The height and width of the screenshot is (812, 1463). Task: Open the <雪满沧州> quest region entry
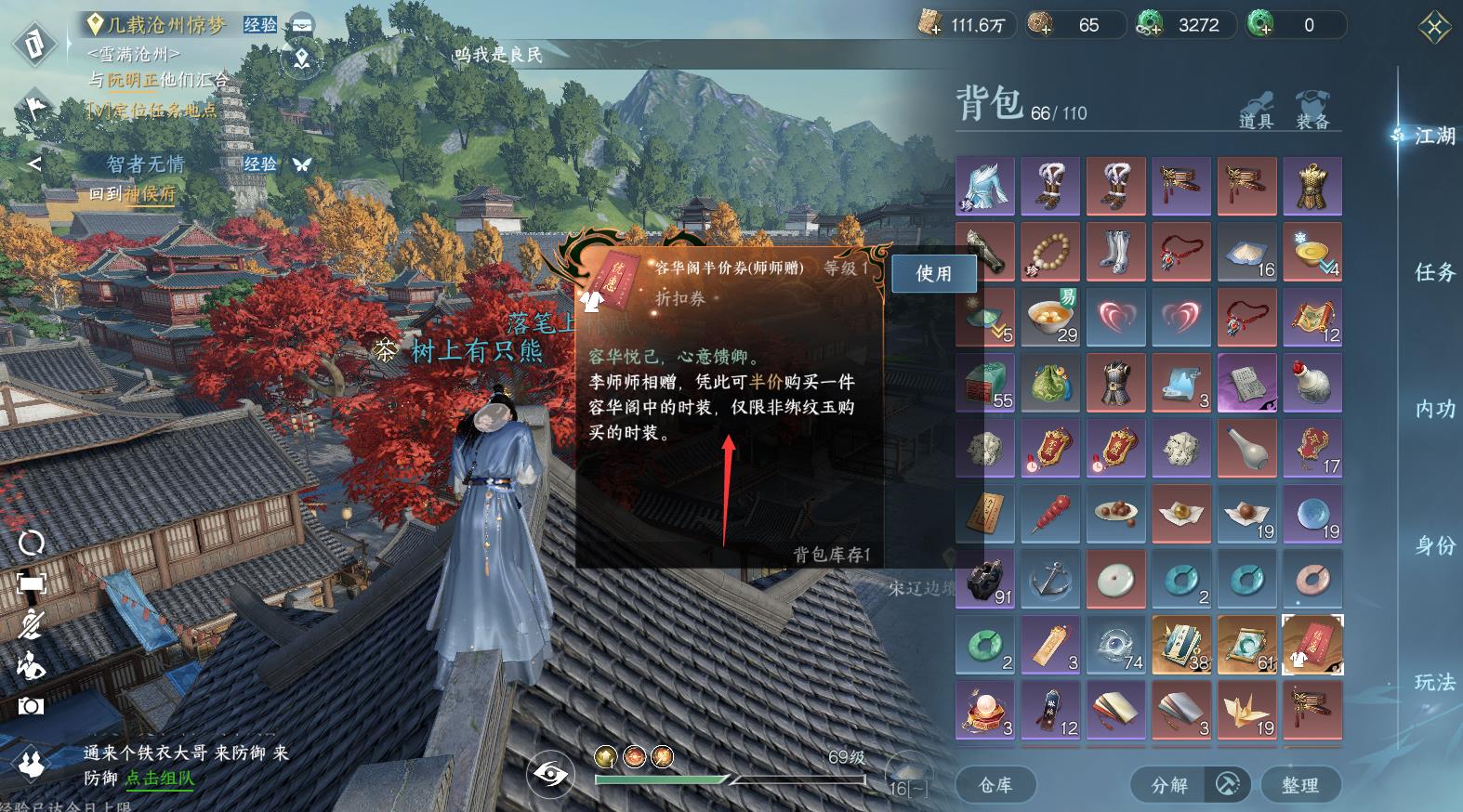click(136, 54)
